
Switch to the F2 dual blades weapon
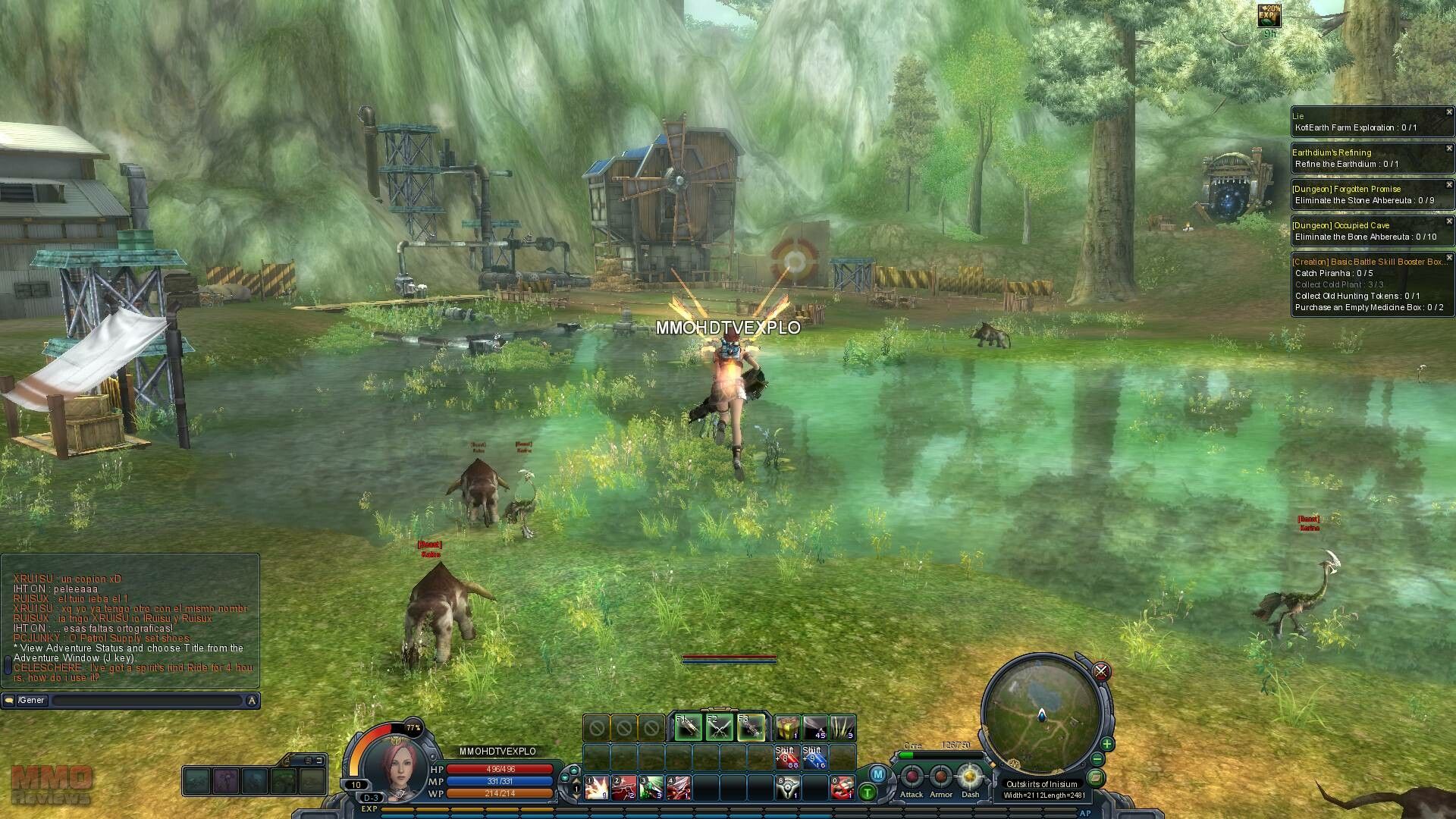pos(719,728)
